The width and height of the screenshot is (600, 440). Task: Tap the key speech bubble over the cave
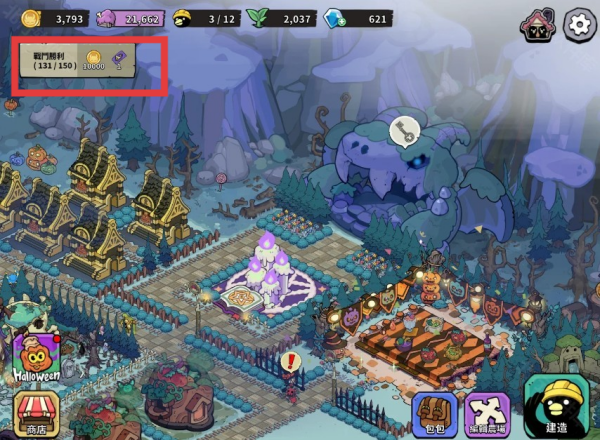[x=403, y=133]
